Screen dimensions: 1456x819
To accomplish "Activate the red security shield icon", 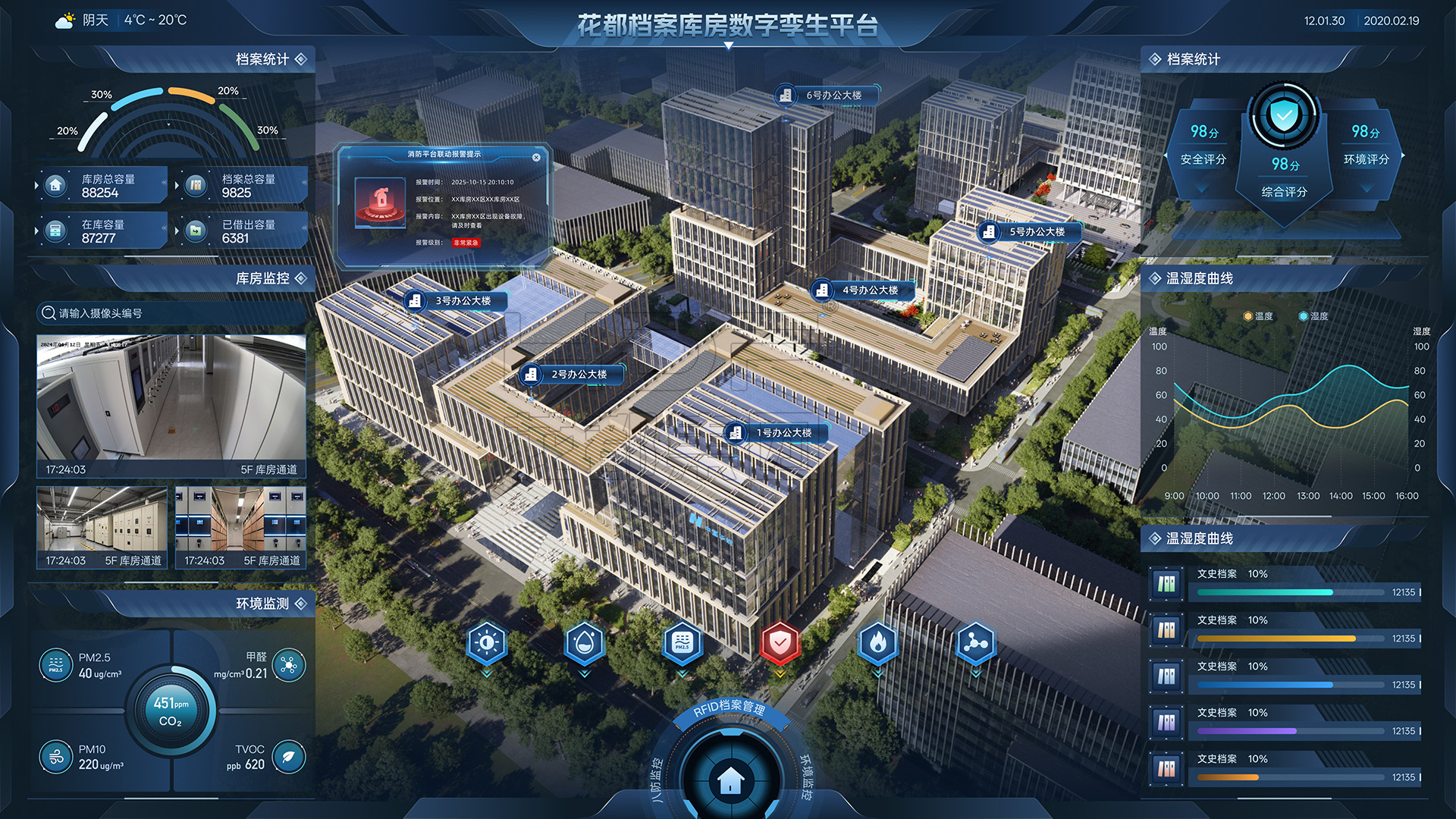I will (780, 643).
